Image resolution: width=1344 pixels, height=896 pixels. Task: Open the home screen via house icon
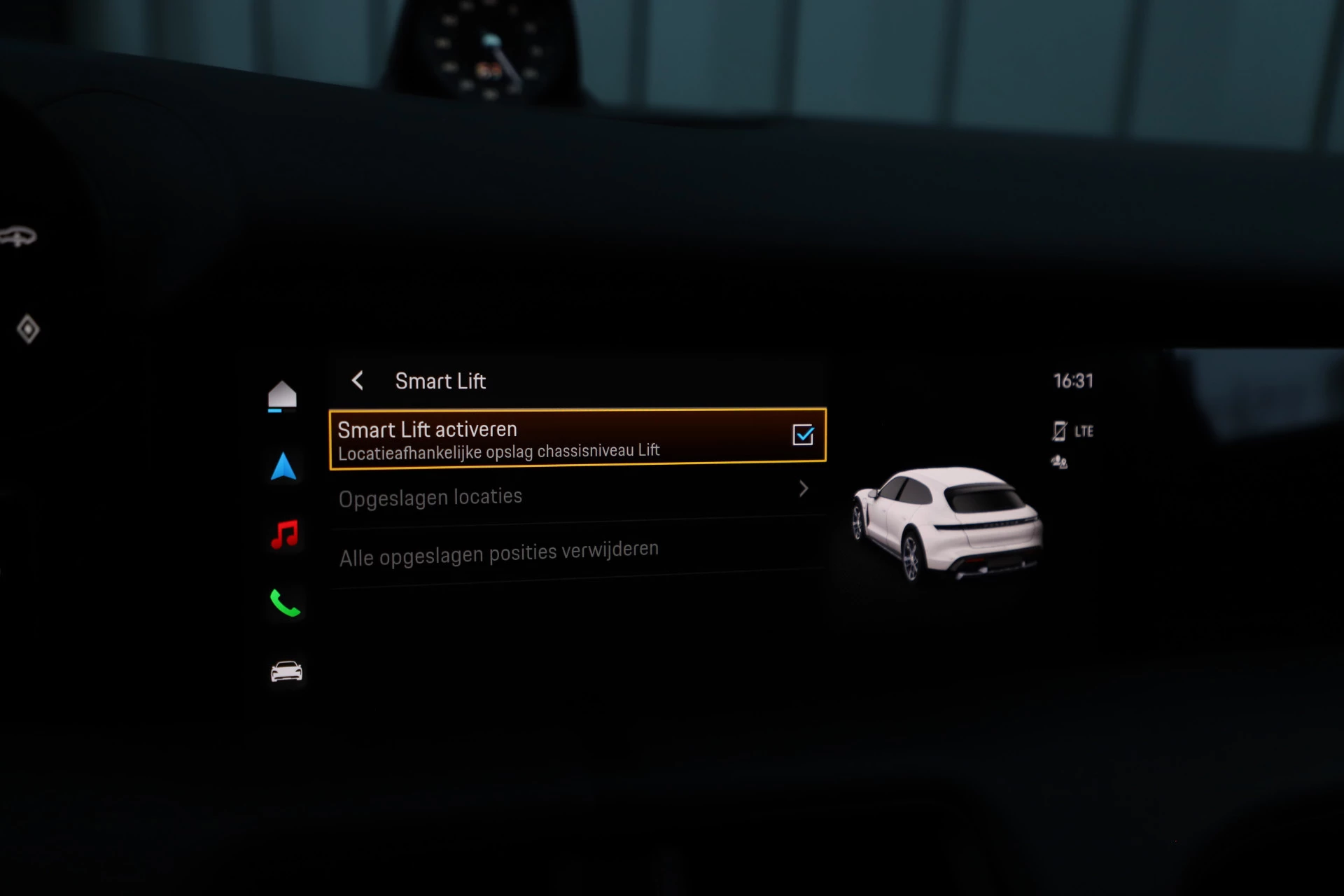283,393
